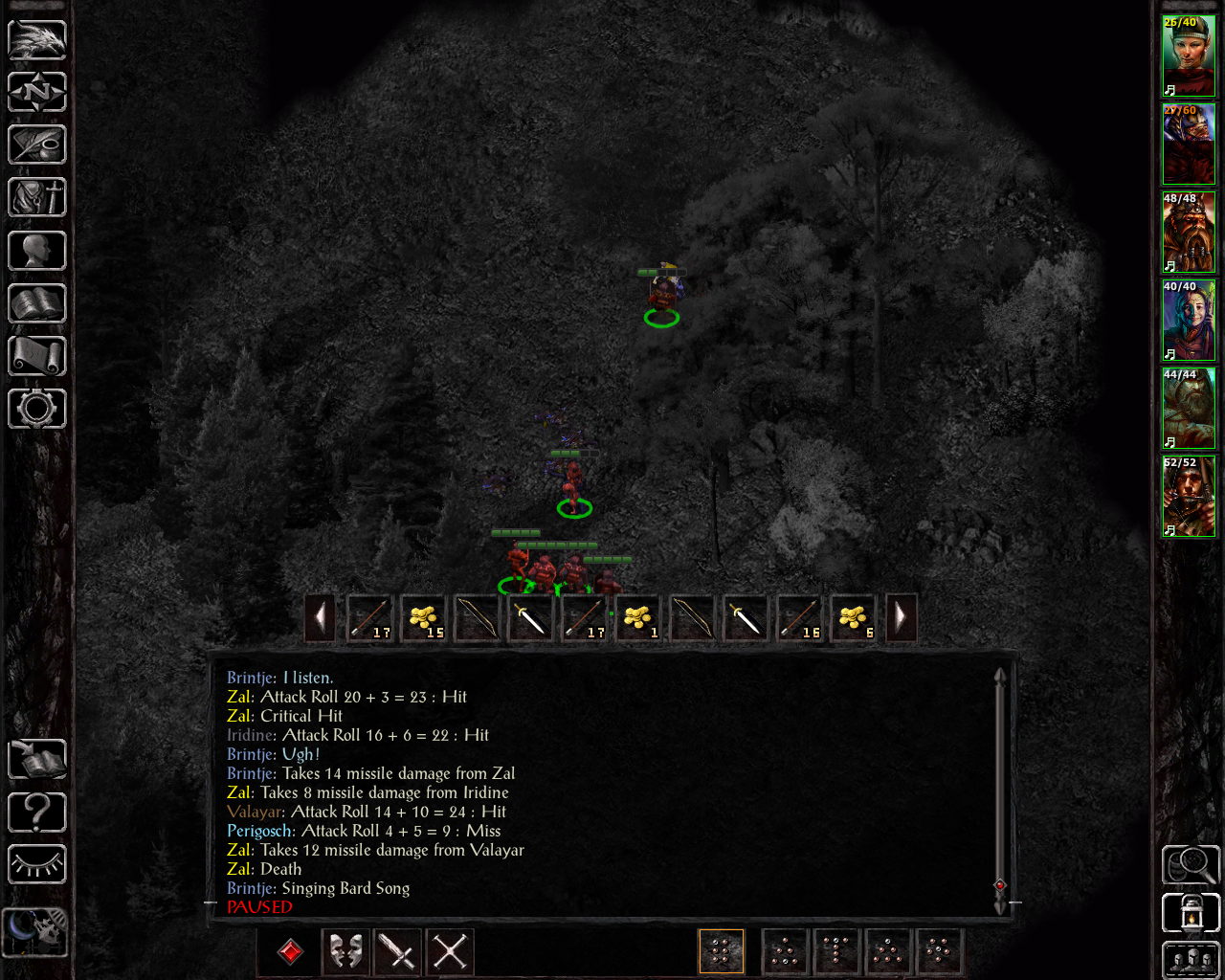
Task: Select the blue-haired portrait with 40/40 health
Action: pyautogui.click(x=1189, y=321)
